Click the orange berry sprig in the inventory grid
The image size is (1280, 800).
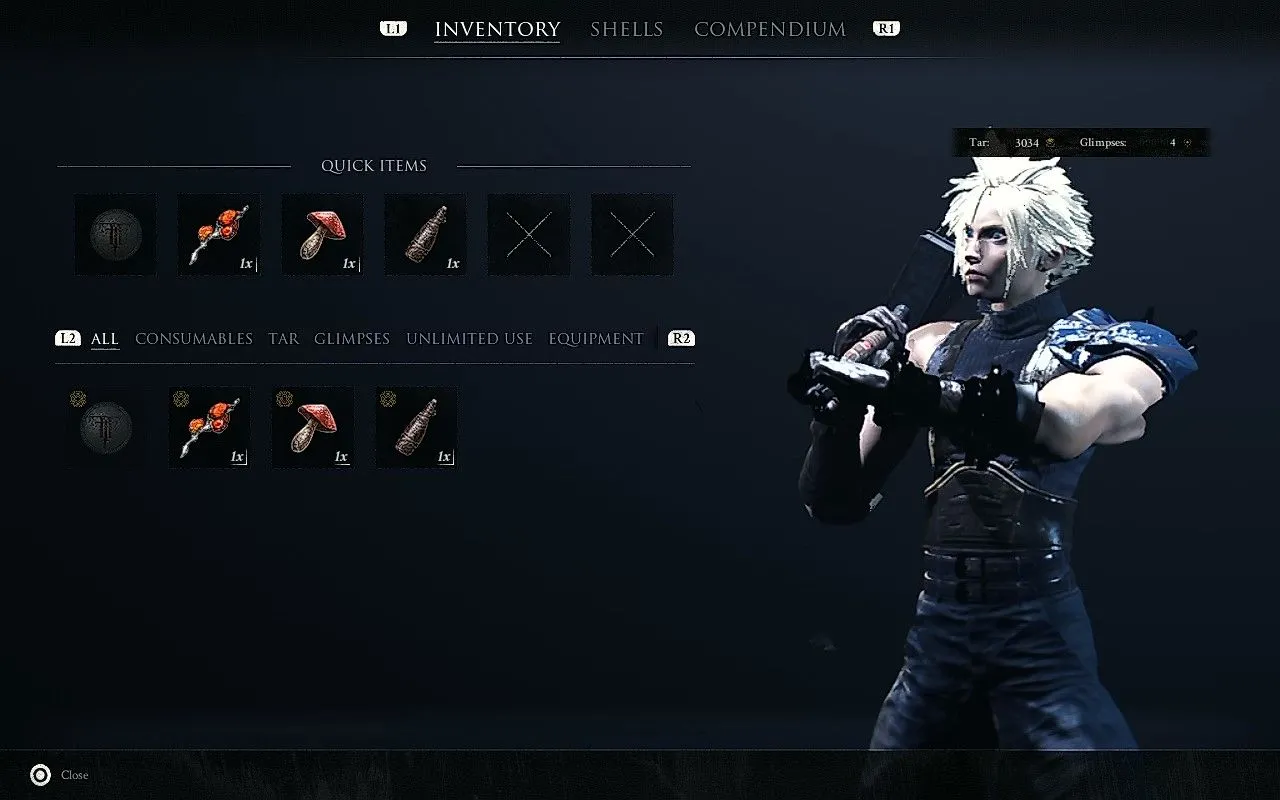(x=210, y=428)
